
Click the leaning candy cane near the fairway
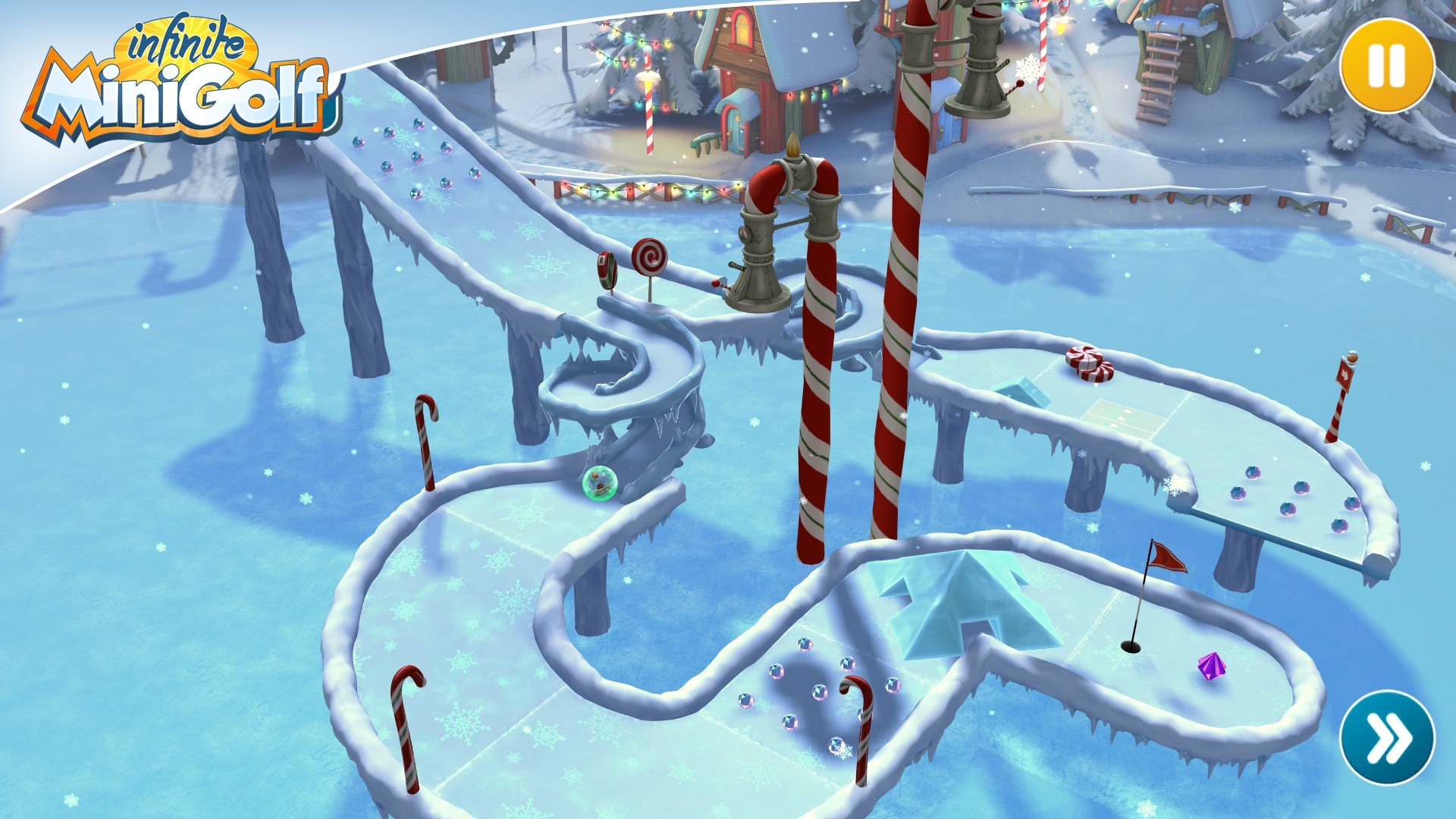(425, 440)
